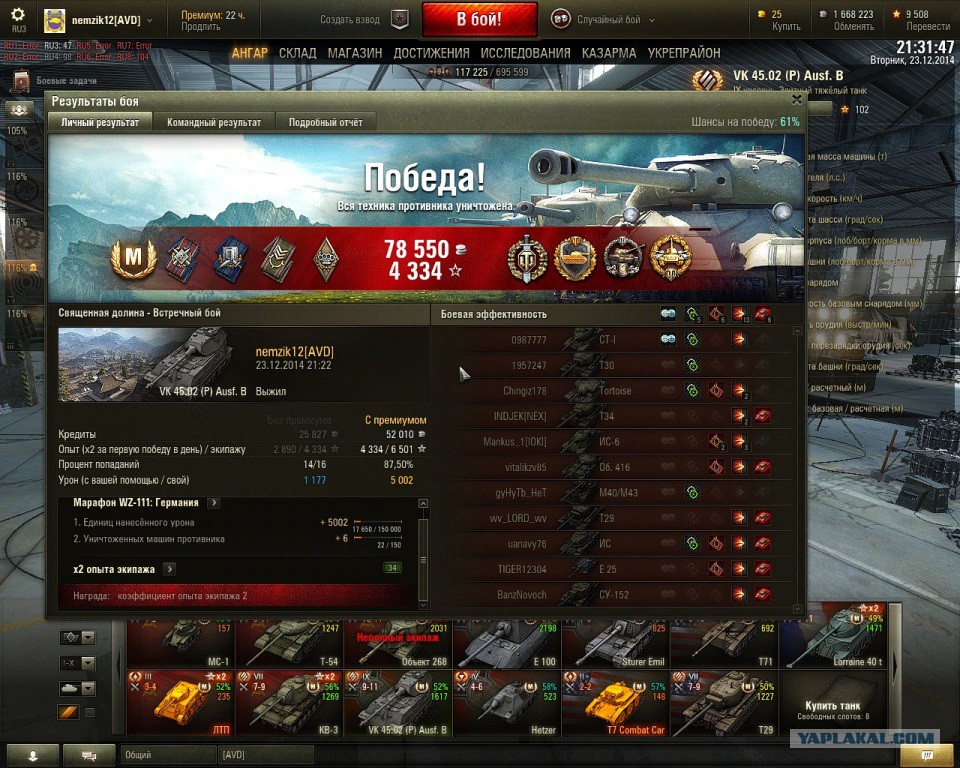The width and height of the screenshot is (960, 768).
Task: Open the КАЗАРМА barracks section
Action: (x=608, y=53)
